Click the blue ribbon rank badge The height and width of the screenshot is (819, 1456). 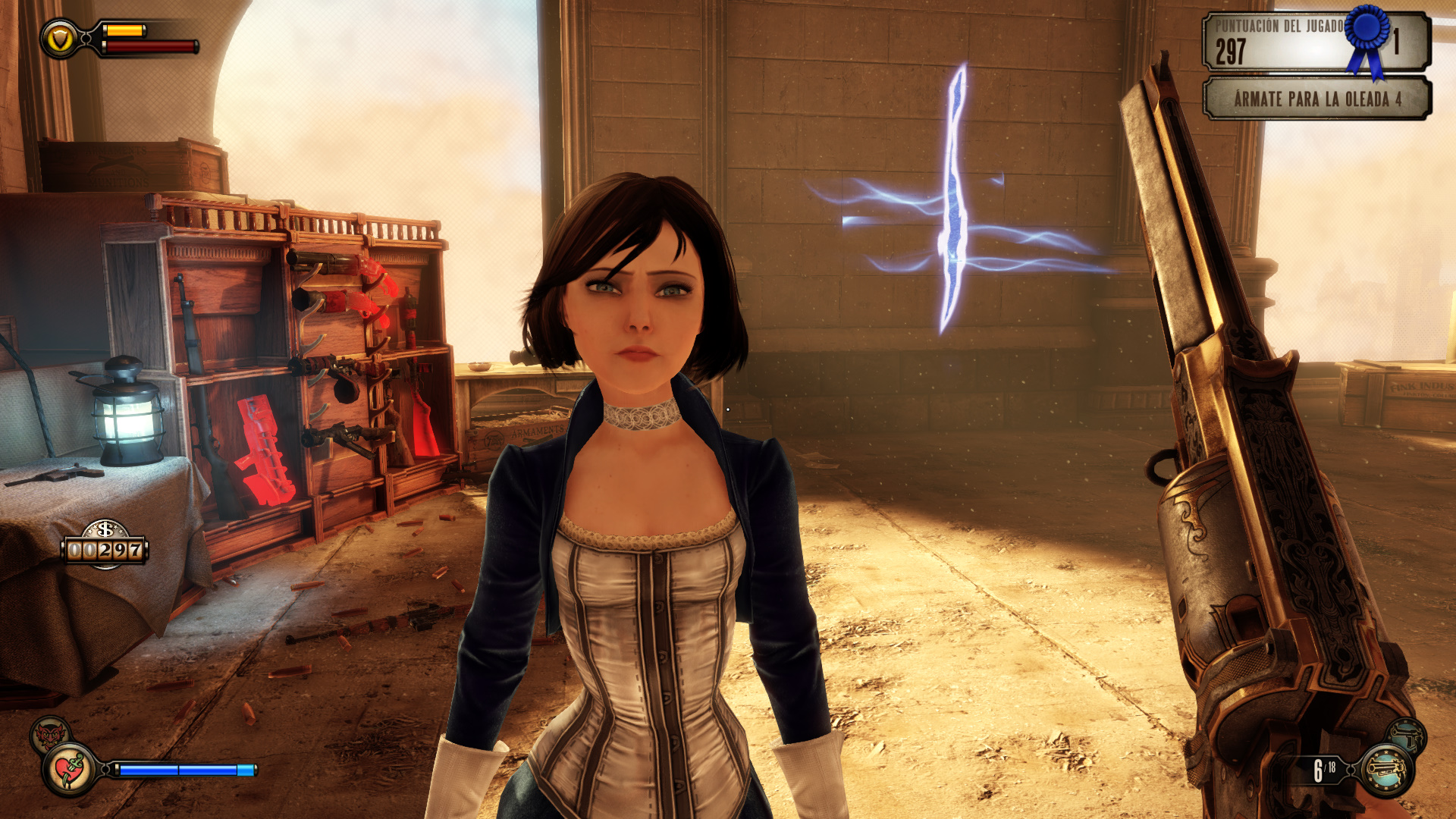1367,38
